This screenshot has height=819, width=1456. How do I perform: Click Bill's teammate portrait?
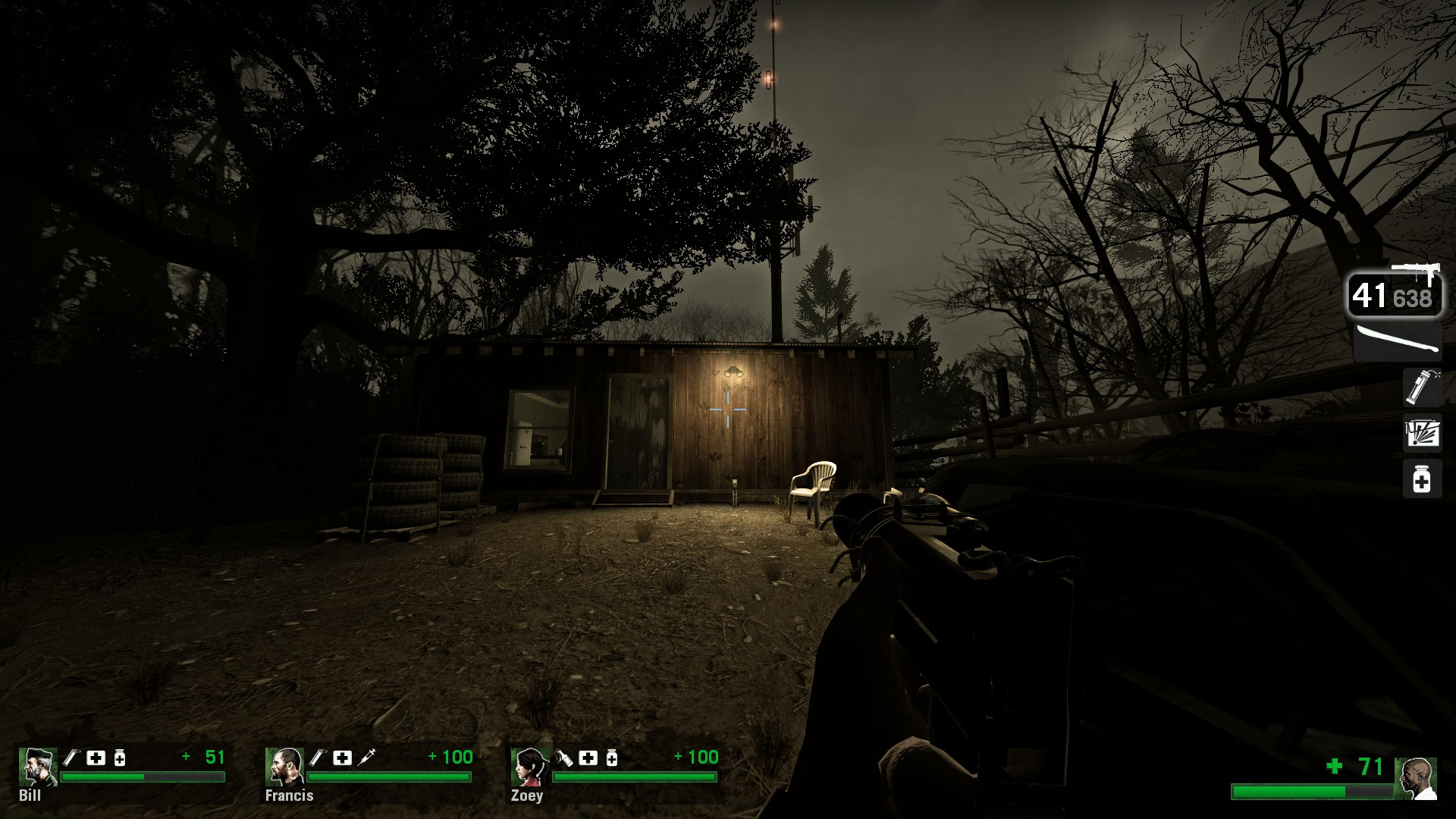[37, 767]
